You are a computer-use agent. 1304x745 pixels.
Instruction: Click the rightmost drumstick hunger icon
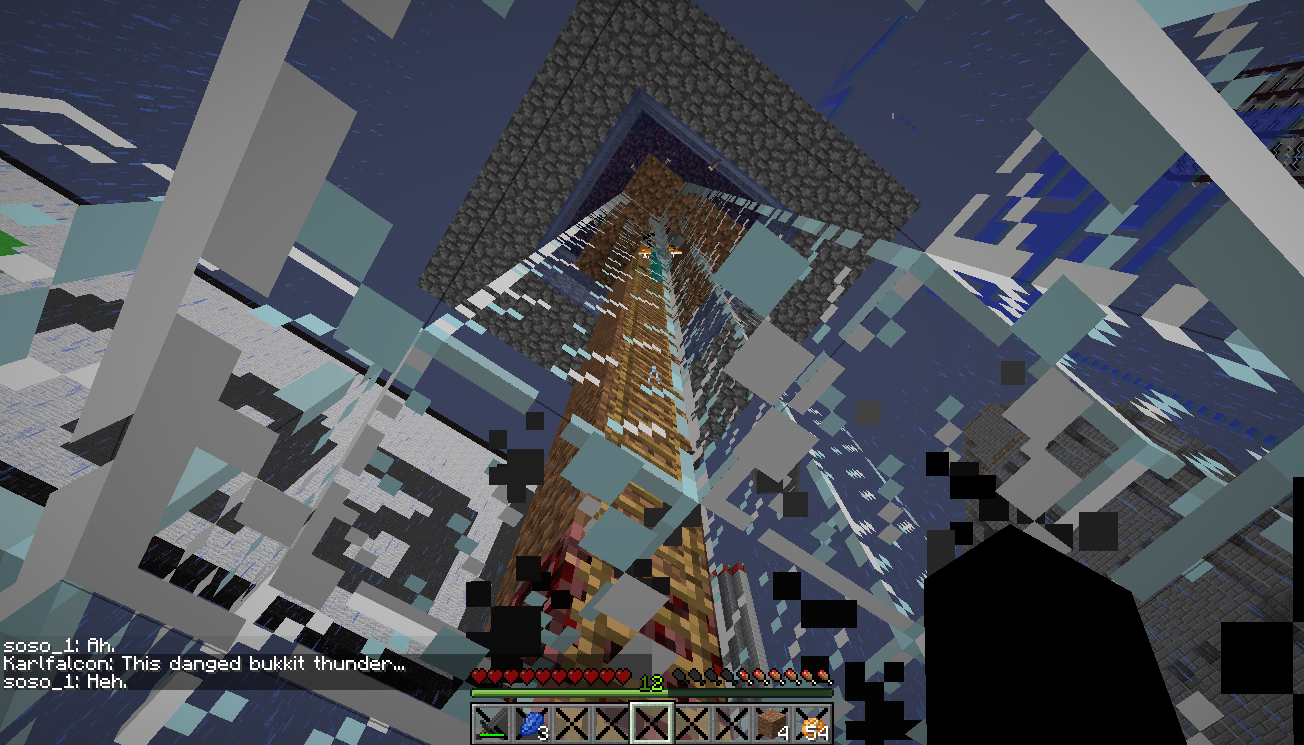[823, 677]
